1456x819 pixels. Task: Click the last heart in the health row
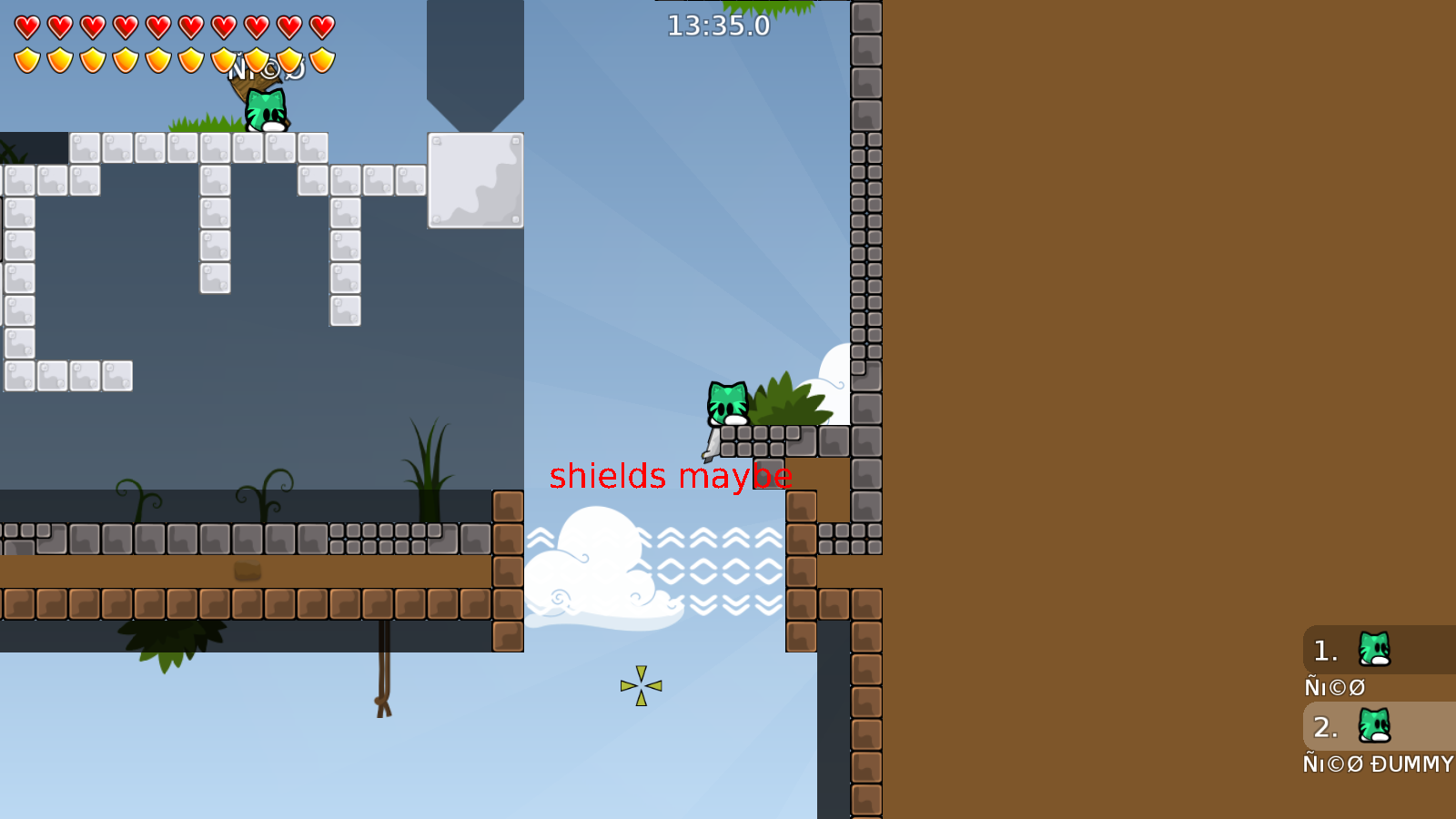point(319,26)
